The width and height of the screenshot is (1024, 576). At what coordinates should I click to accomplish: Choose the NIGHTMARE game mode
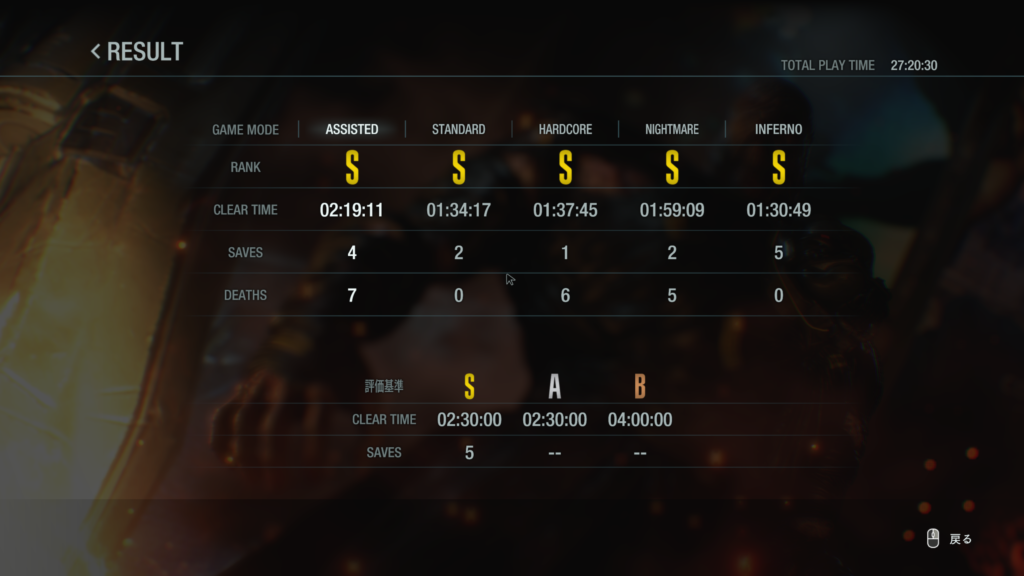click(671, 129)
